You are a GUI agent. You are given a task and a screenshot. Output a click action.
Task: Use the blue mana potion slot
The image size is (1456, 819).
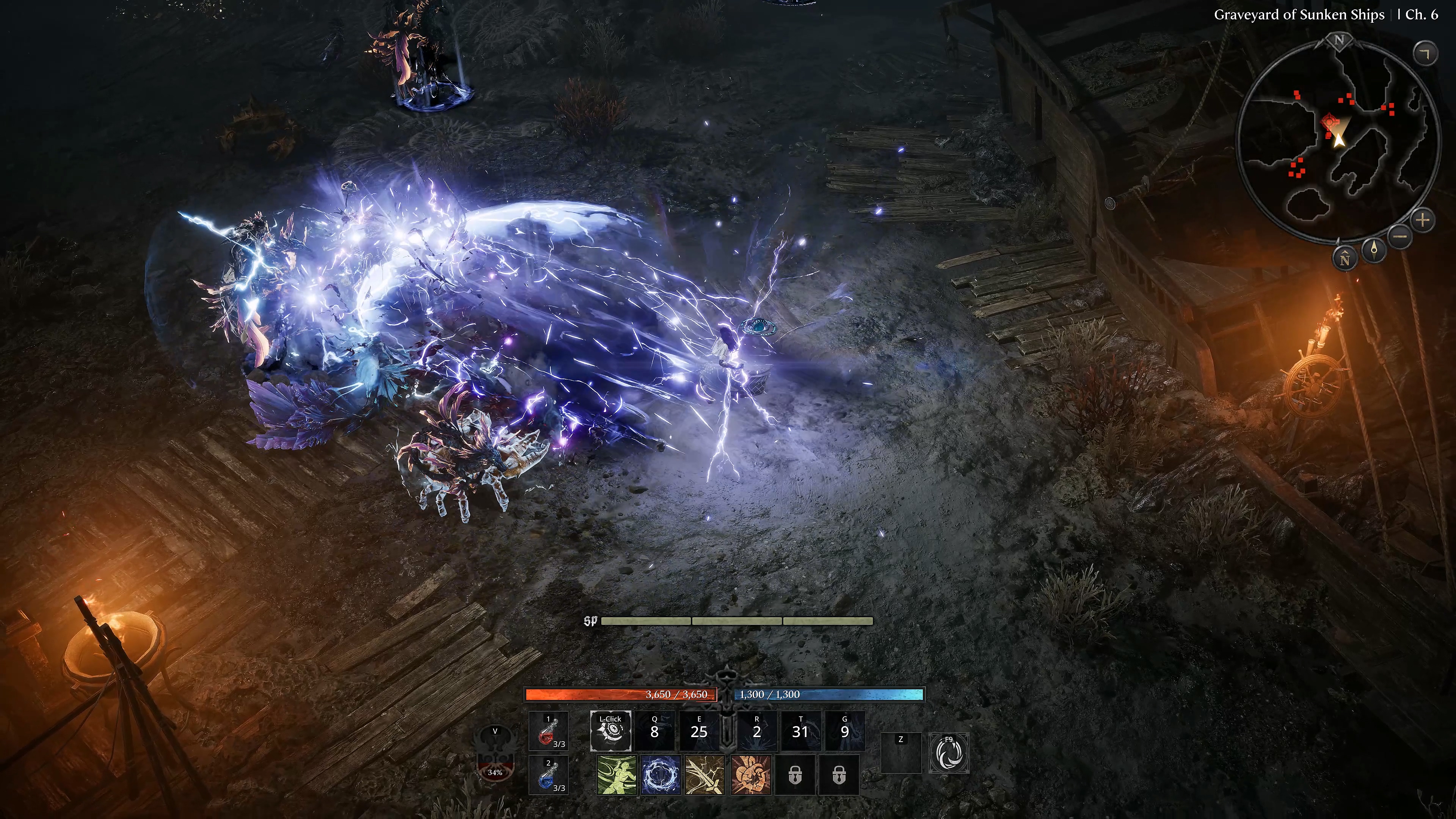coord(548,775)
